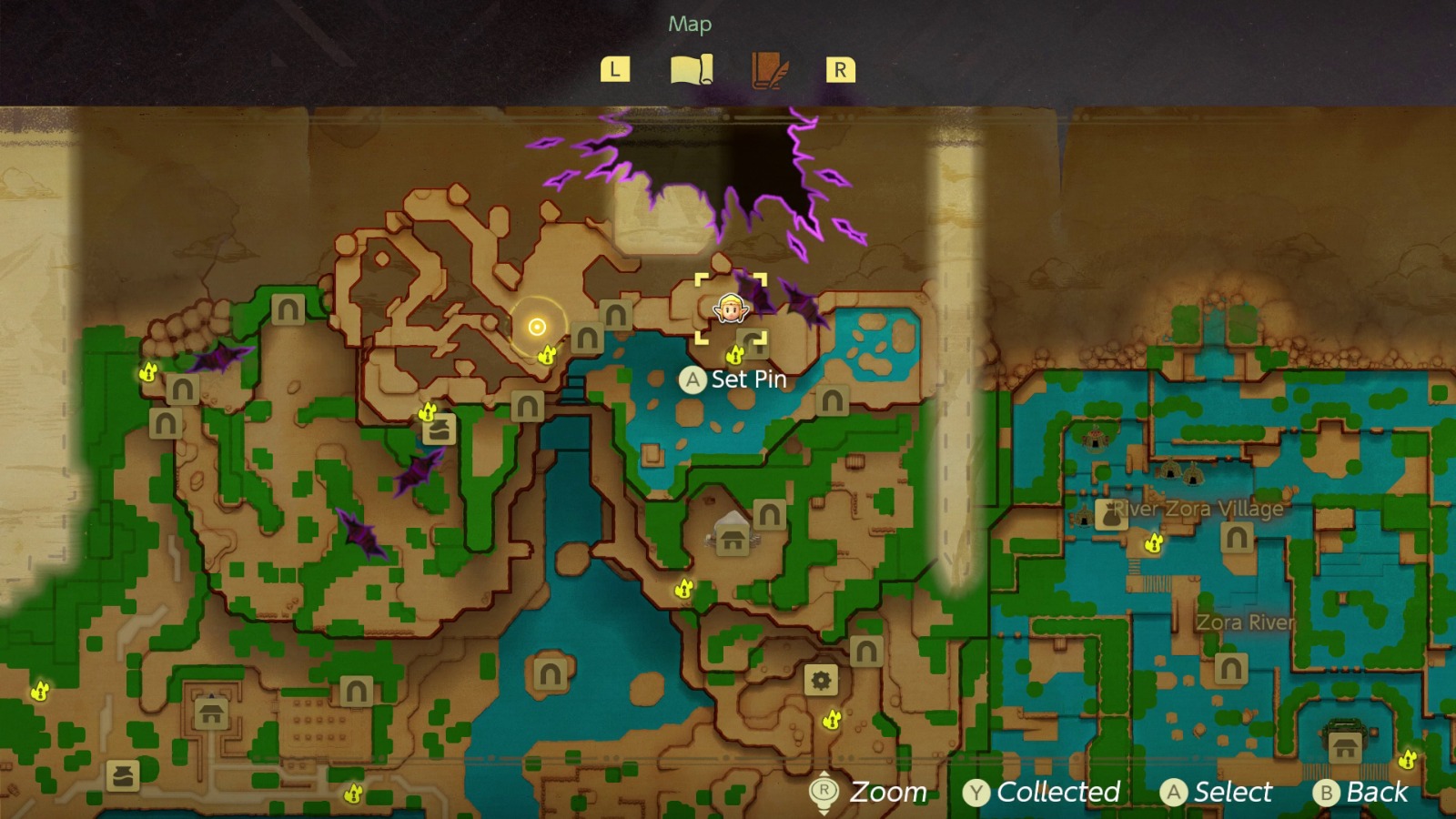
Task: Click the L shoulder button prompt
Action: tap(615, 69)
